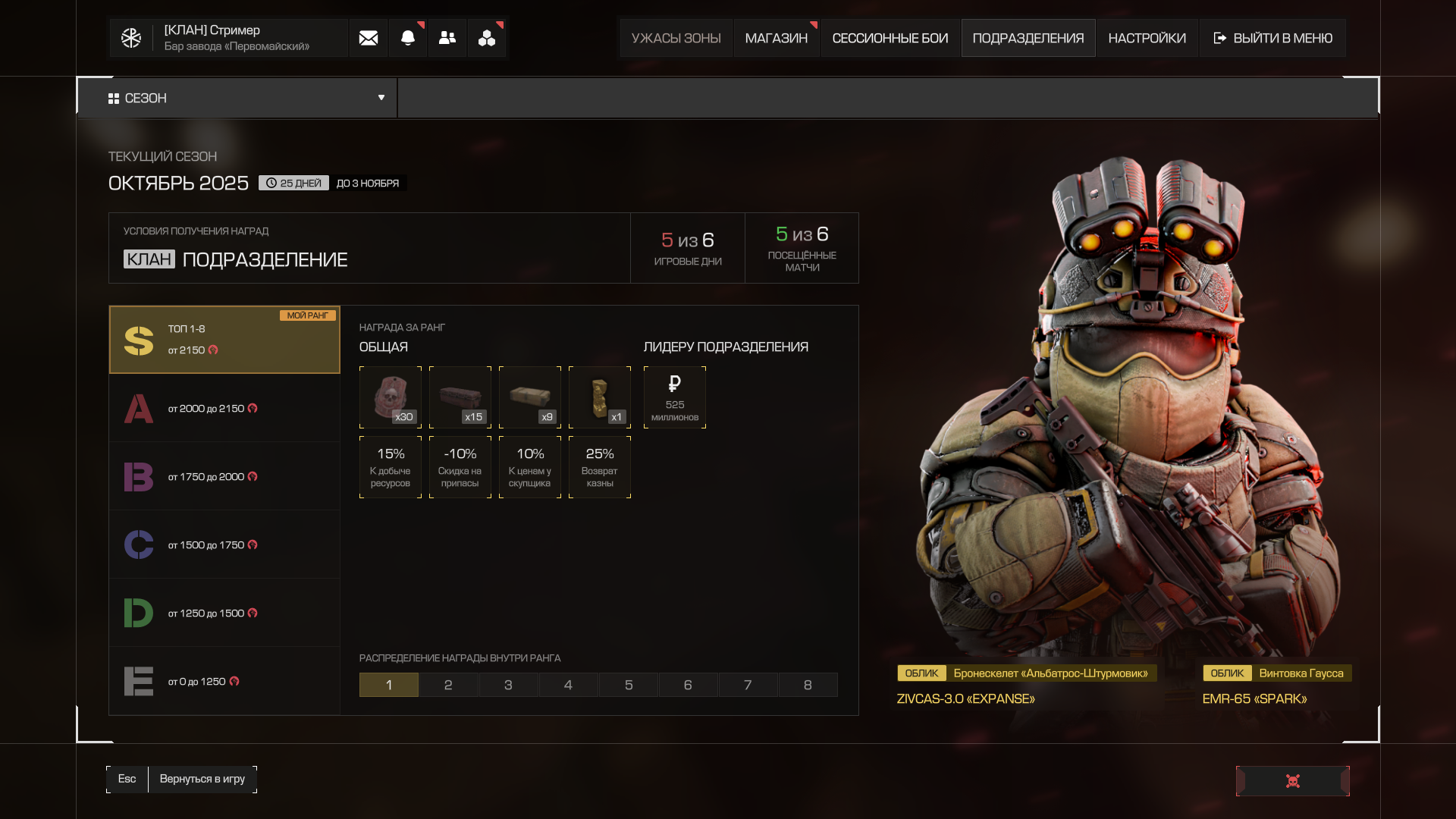Click the red skull button
The height and width of the screenshot is (819, 1456).
pyautogui.click(x=1292, y=781)
